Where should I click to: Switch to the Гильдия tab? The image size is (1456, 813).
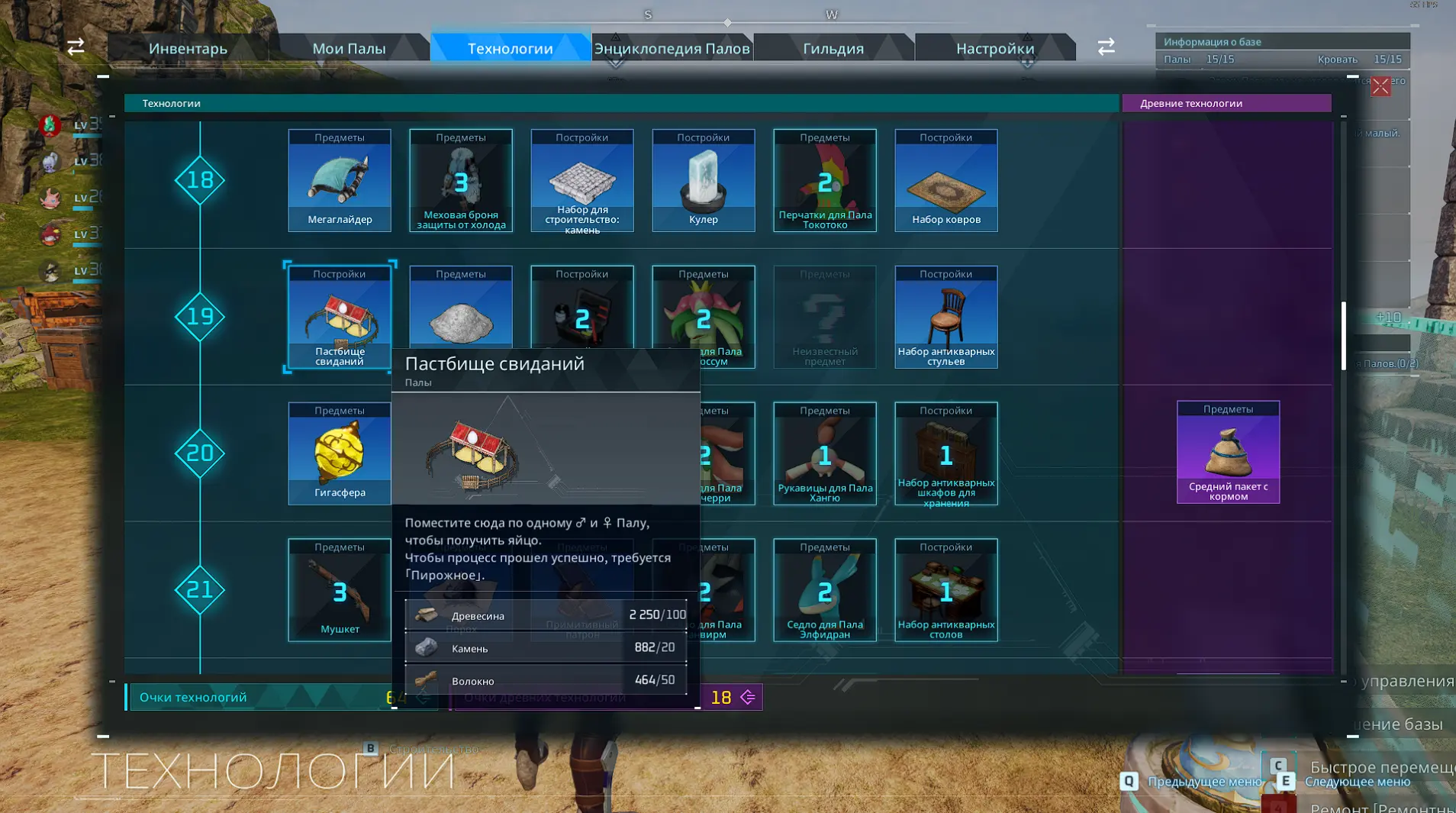coord(833,48)
